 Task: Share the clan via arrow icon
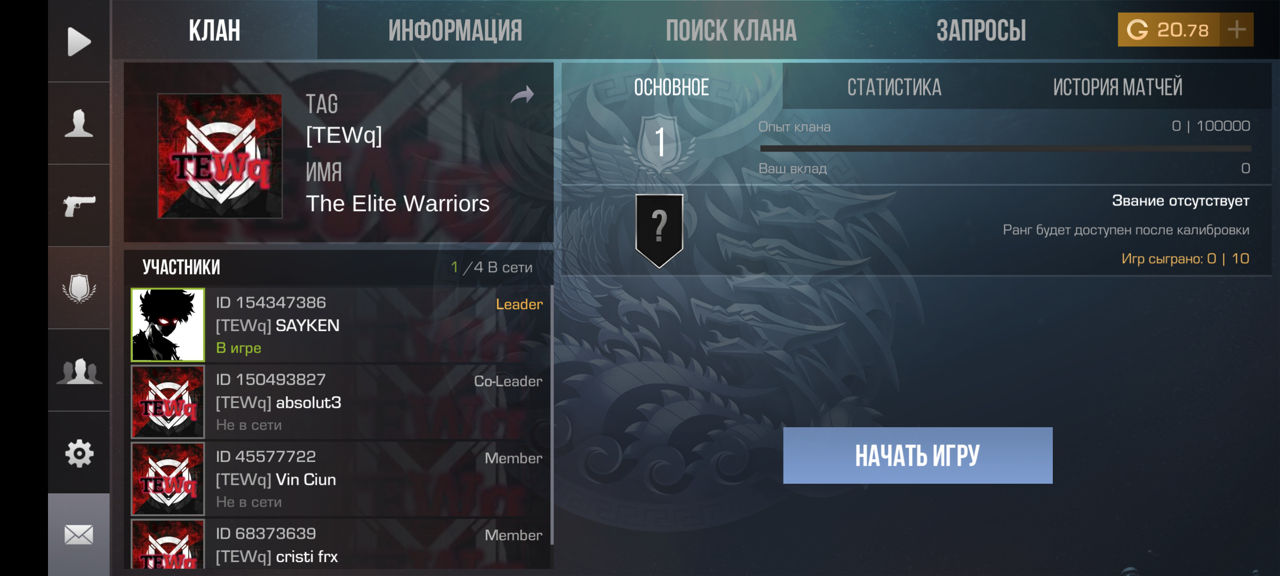pos(522,96)
